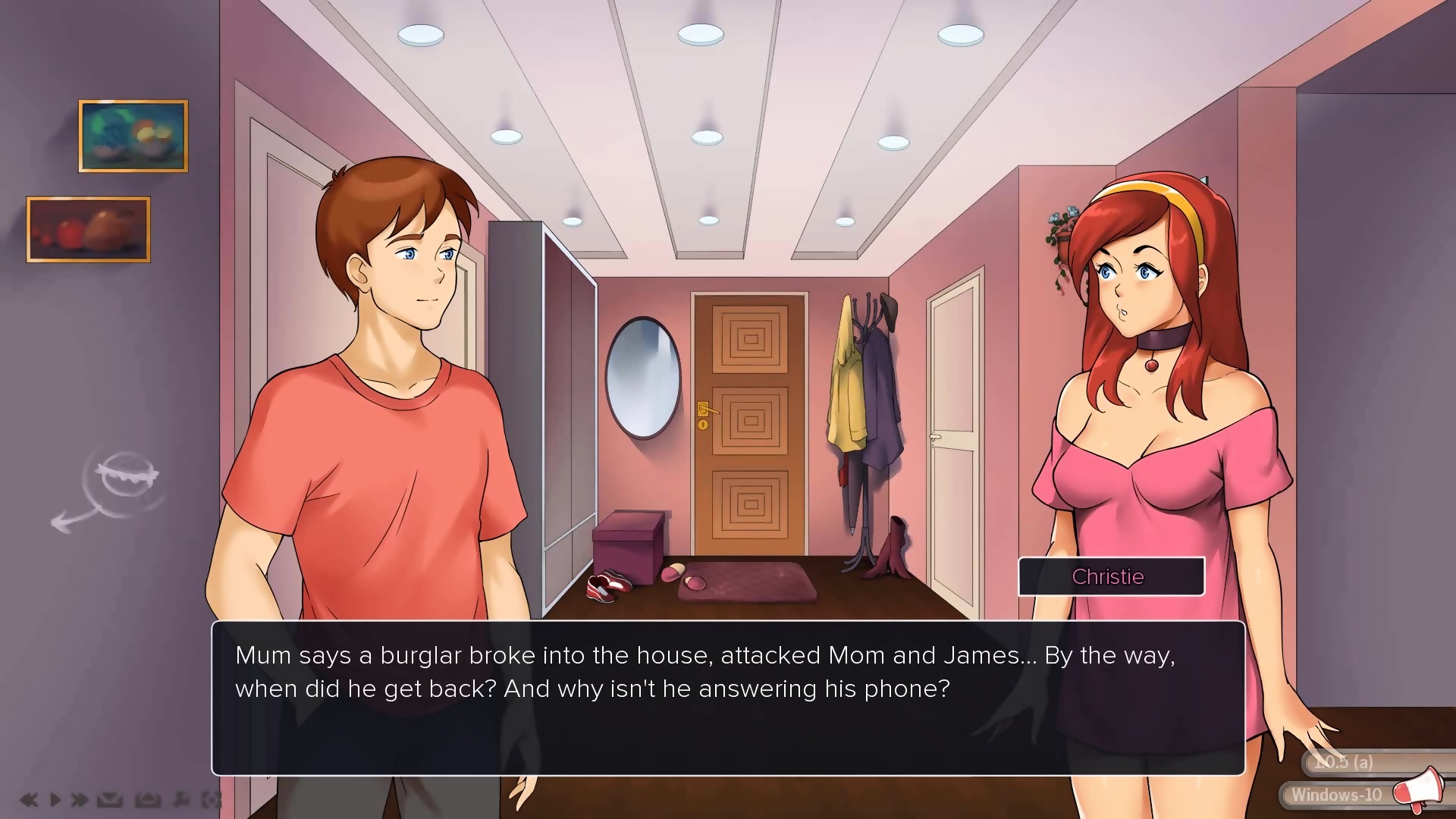This screenshot has height=819, width=1456.
Task: Open settings via the wrench icon
Action: (x=181, y=799)
